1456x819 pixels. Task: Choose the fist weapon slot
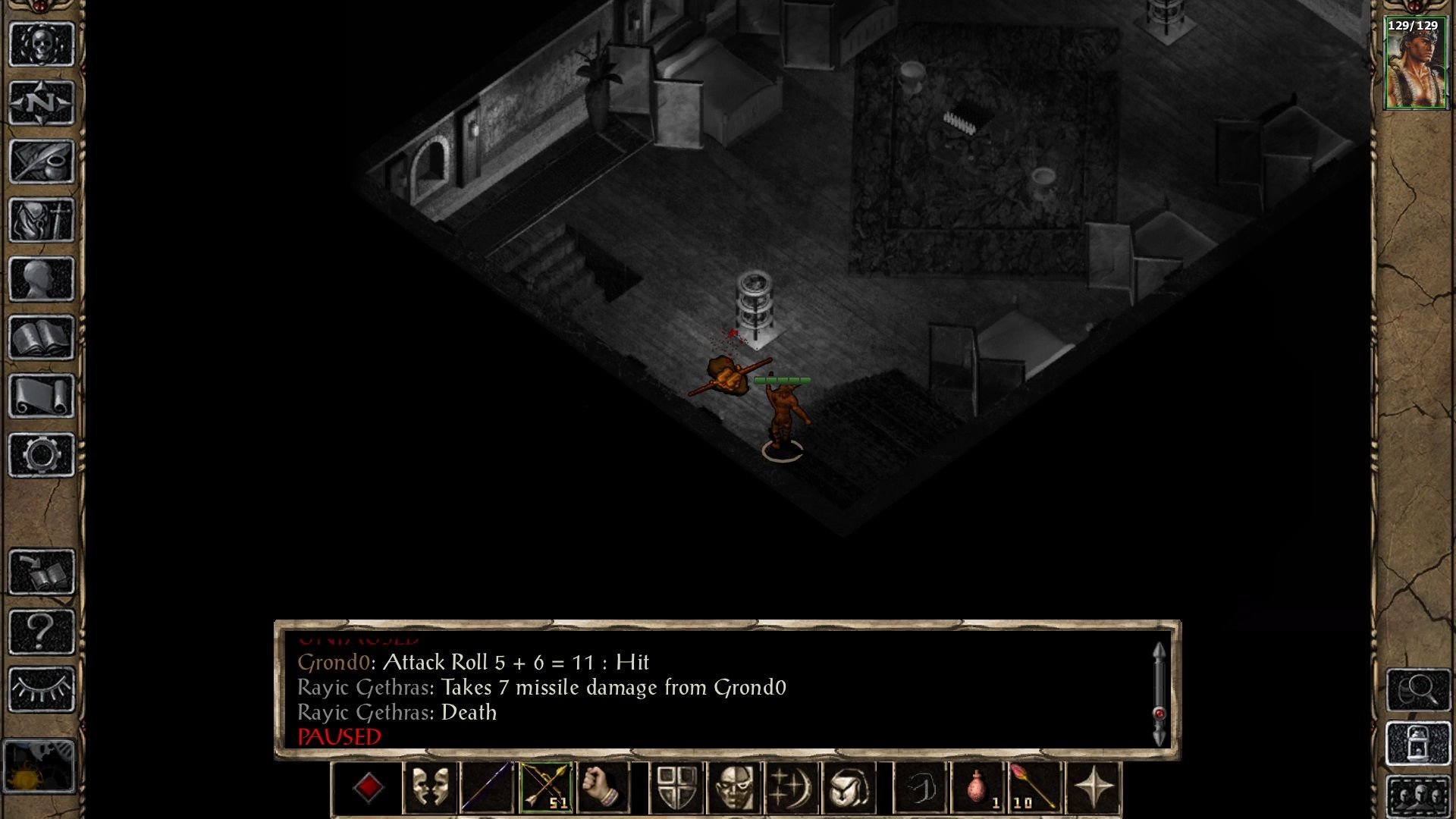603,788
